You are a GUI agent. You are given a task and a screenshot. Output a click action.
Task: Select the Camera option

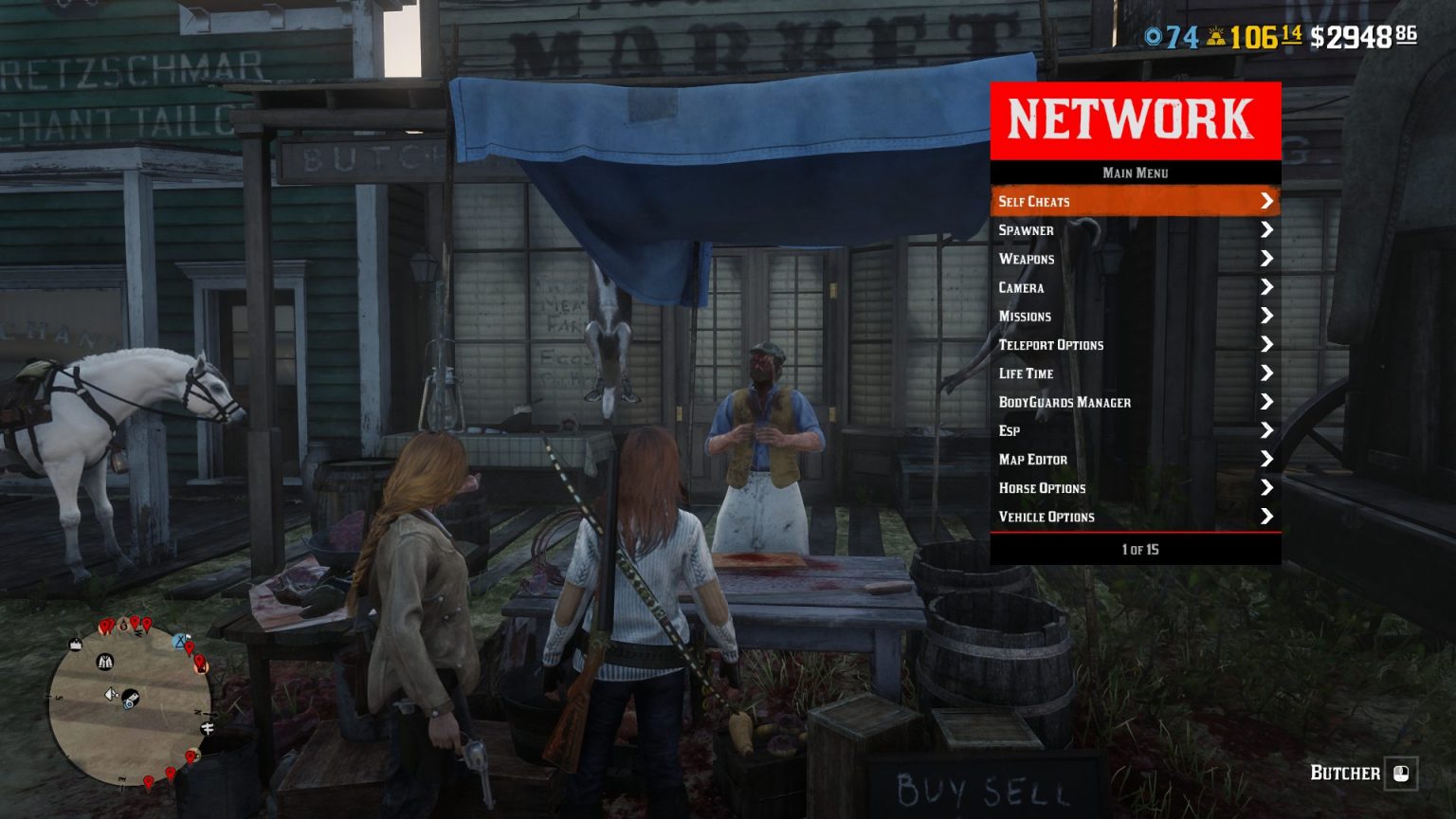click(1024, 287)
